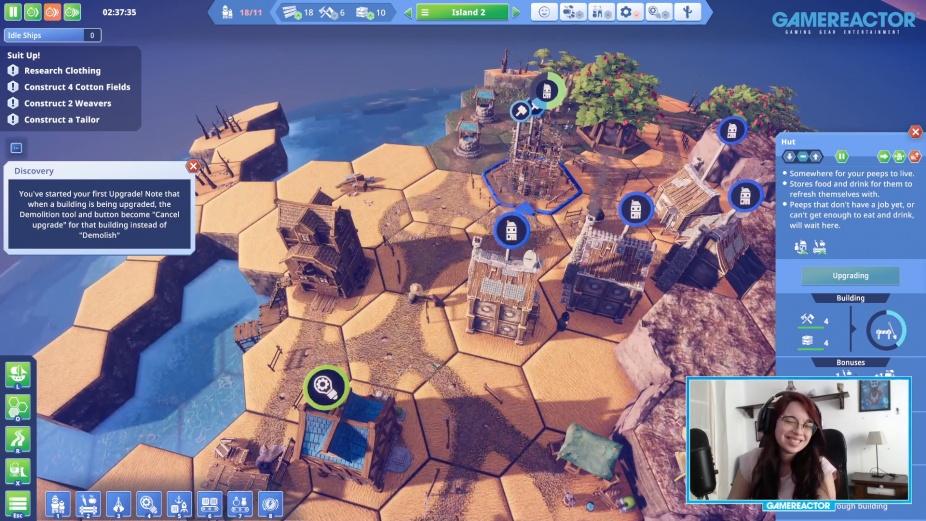Switch to the previous island with left arrow
Screen dimensions: 926x521
(x=408, y=13)
